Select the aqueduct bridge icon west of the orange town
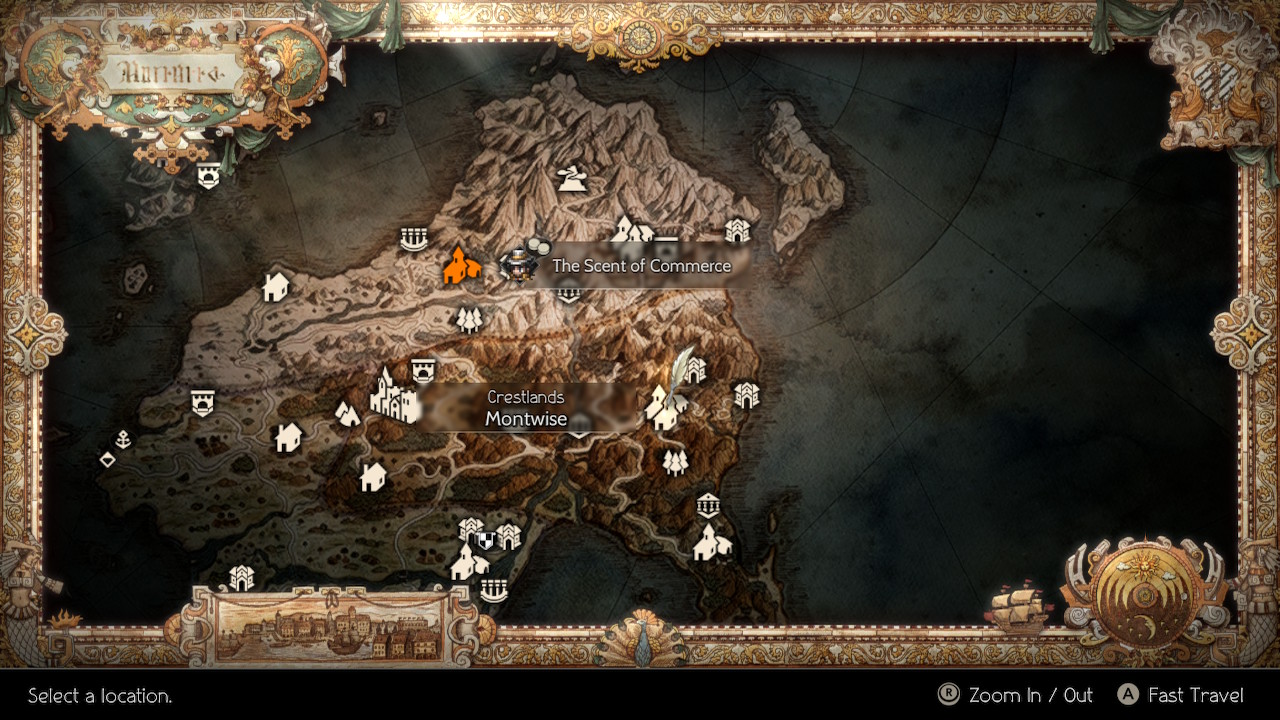Image resolution: width=1280 pixels, height=720 pixels. (414, 240)
